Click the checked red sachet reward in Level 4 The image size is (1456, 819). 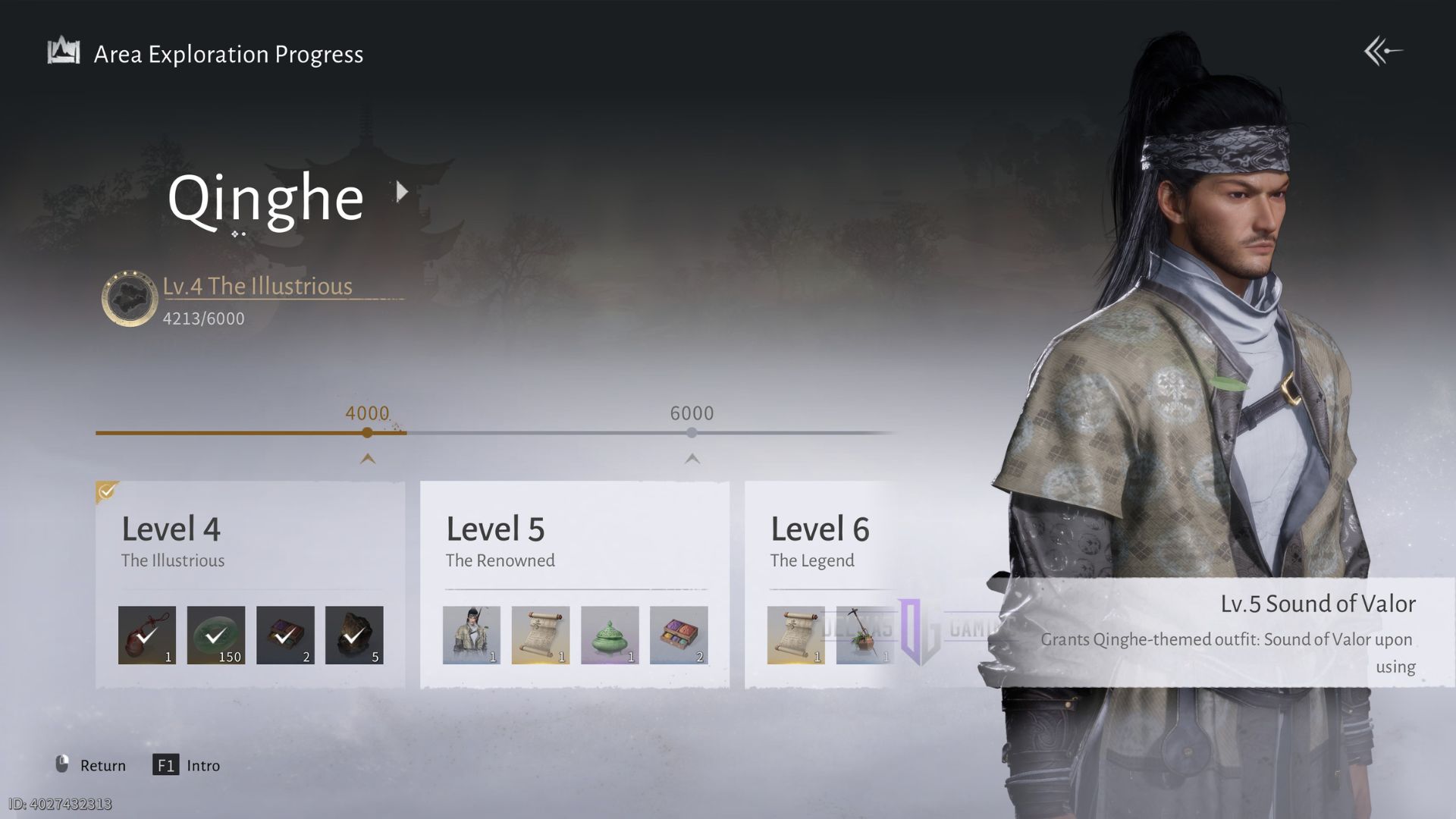147,635
